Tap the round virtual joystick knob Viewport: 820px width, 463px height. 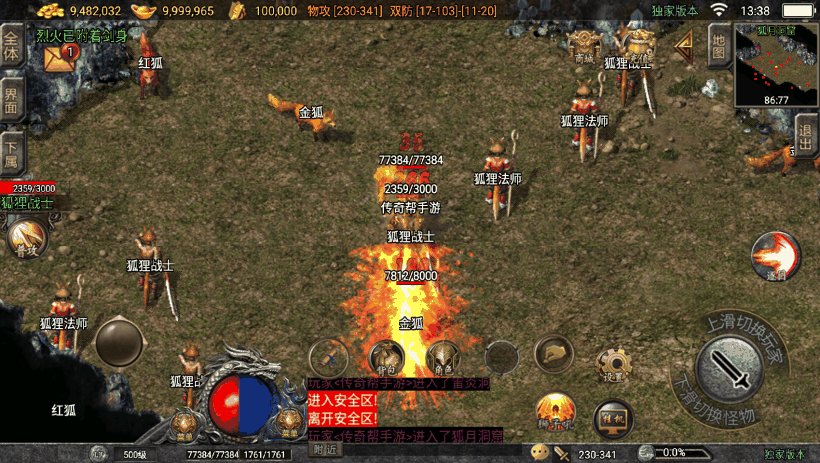(x=118, y=341)
